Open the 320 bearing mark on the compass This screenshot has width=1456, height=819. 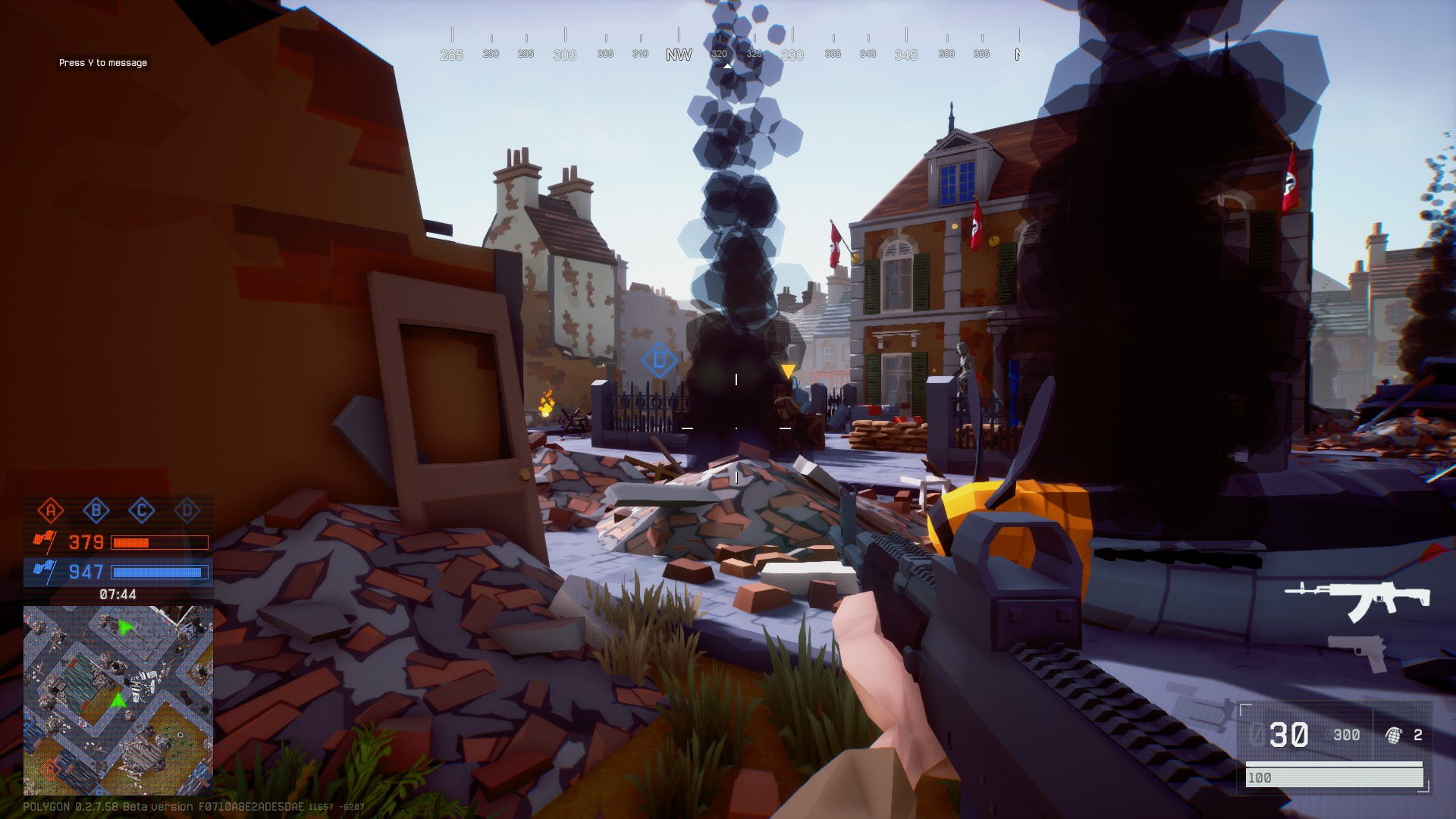(719, 54)
